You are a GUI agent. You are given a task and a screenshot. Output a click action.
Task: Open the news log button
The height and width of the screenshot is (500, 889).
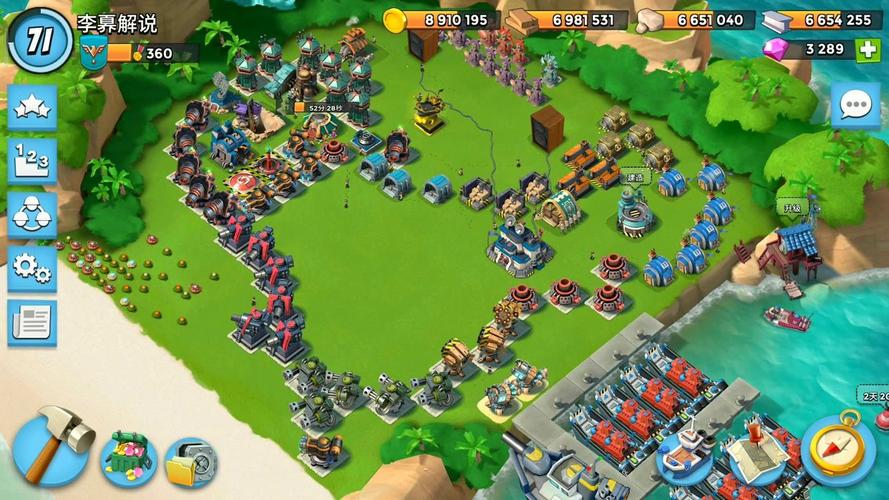[x=32, y=322]
